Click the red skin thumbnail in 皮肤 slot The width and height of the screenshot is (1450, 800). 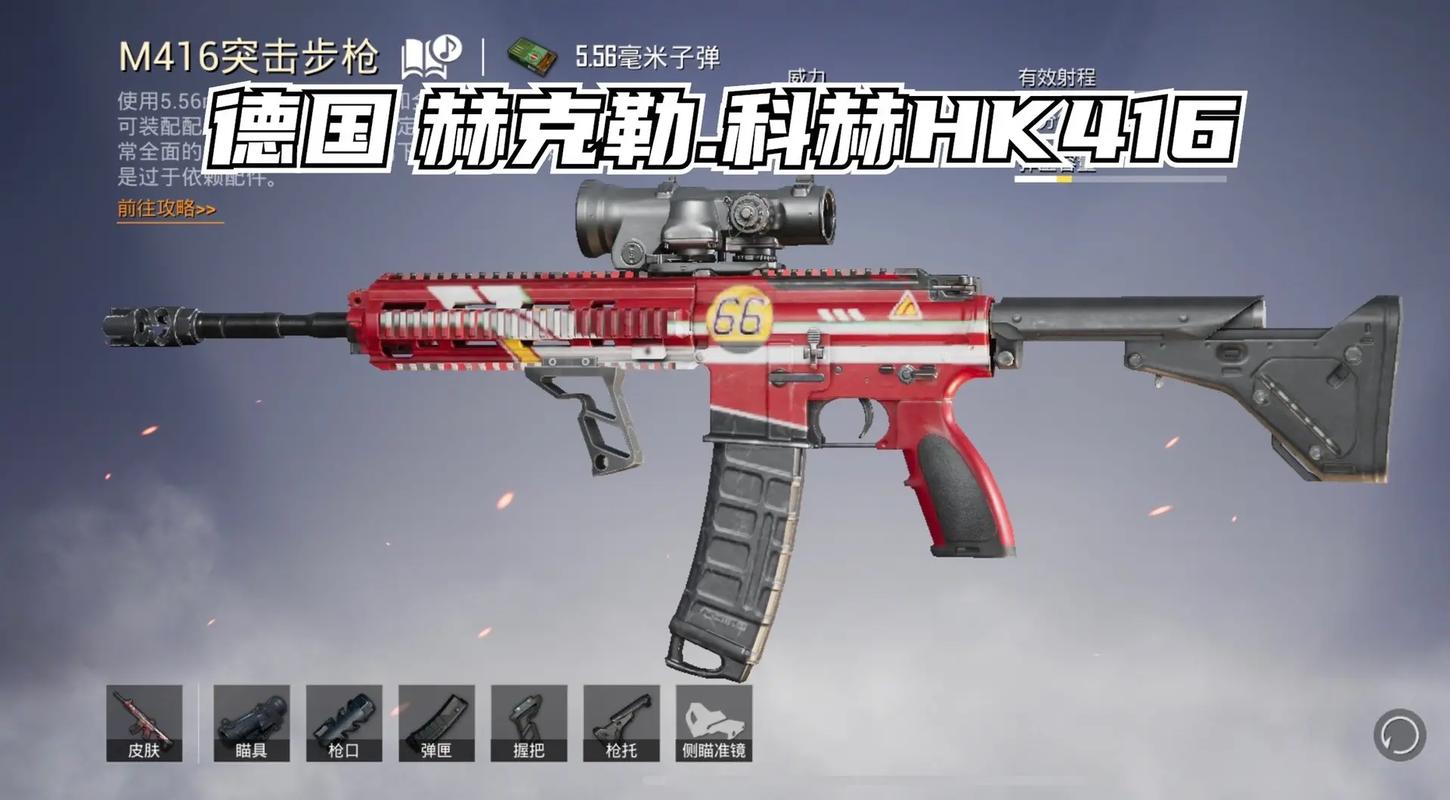143,715
